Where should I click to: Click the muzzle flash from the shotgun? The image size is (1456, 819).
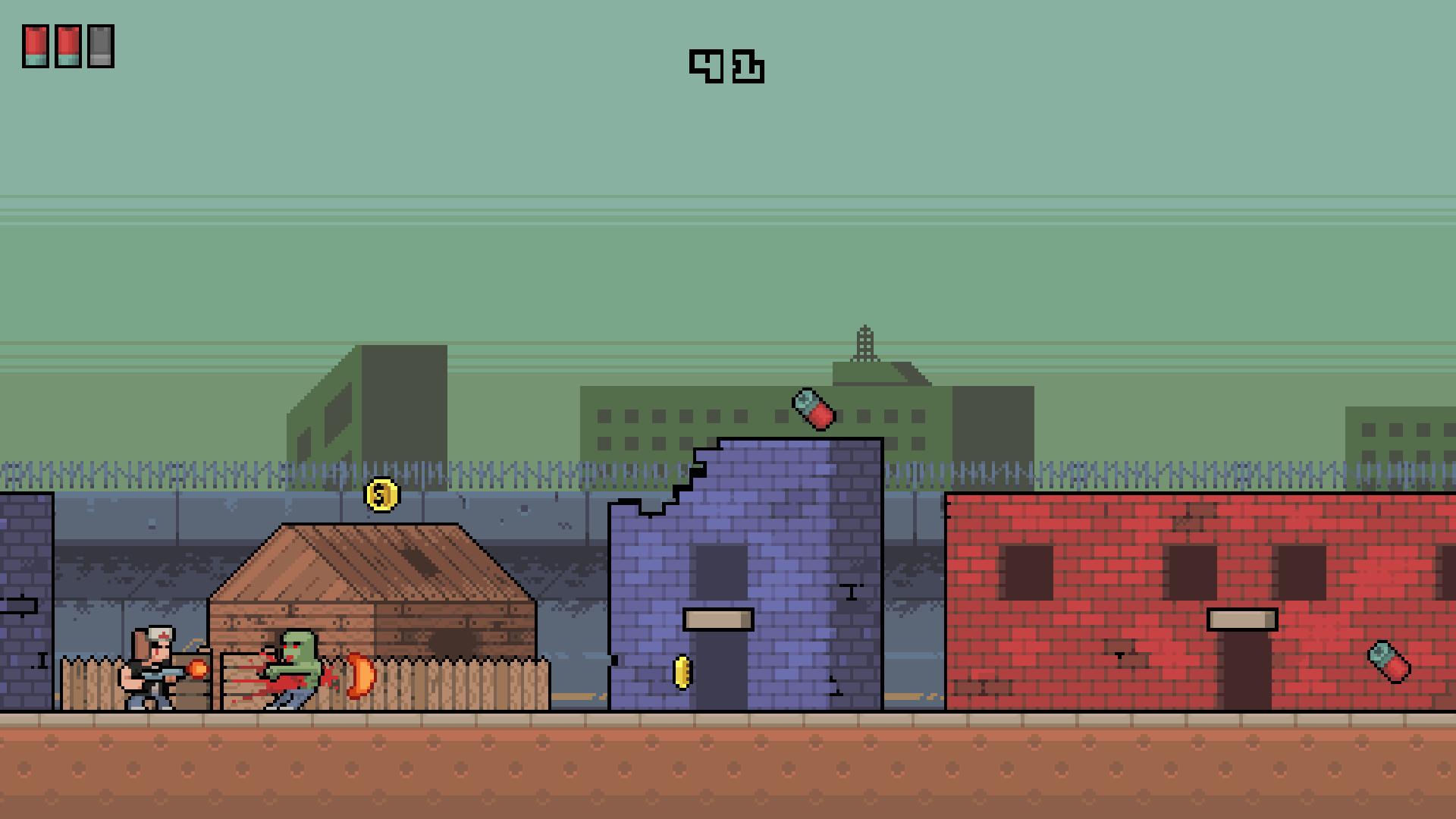[199, 667]
